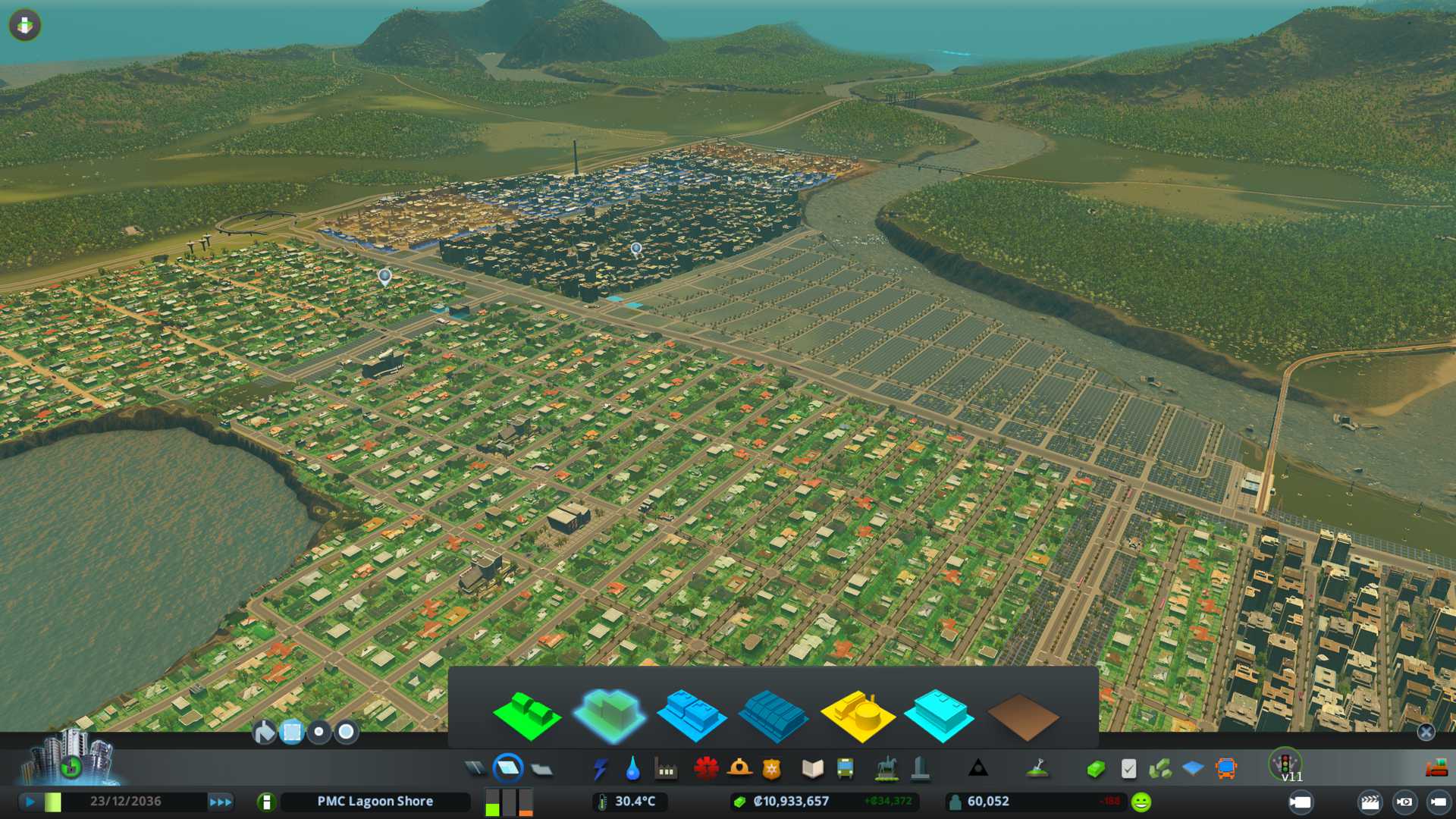Activate the fill zoning tool
Viewport: 1456px width, 819px height.
pyautogui.click(x=264, y=732)
